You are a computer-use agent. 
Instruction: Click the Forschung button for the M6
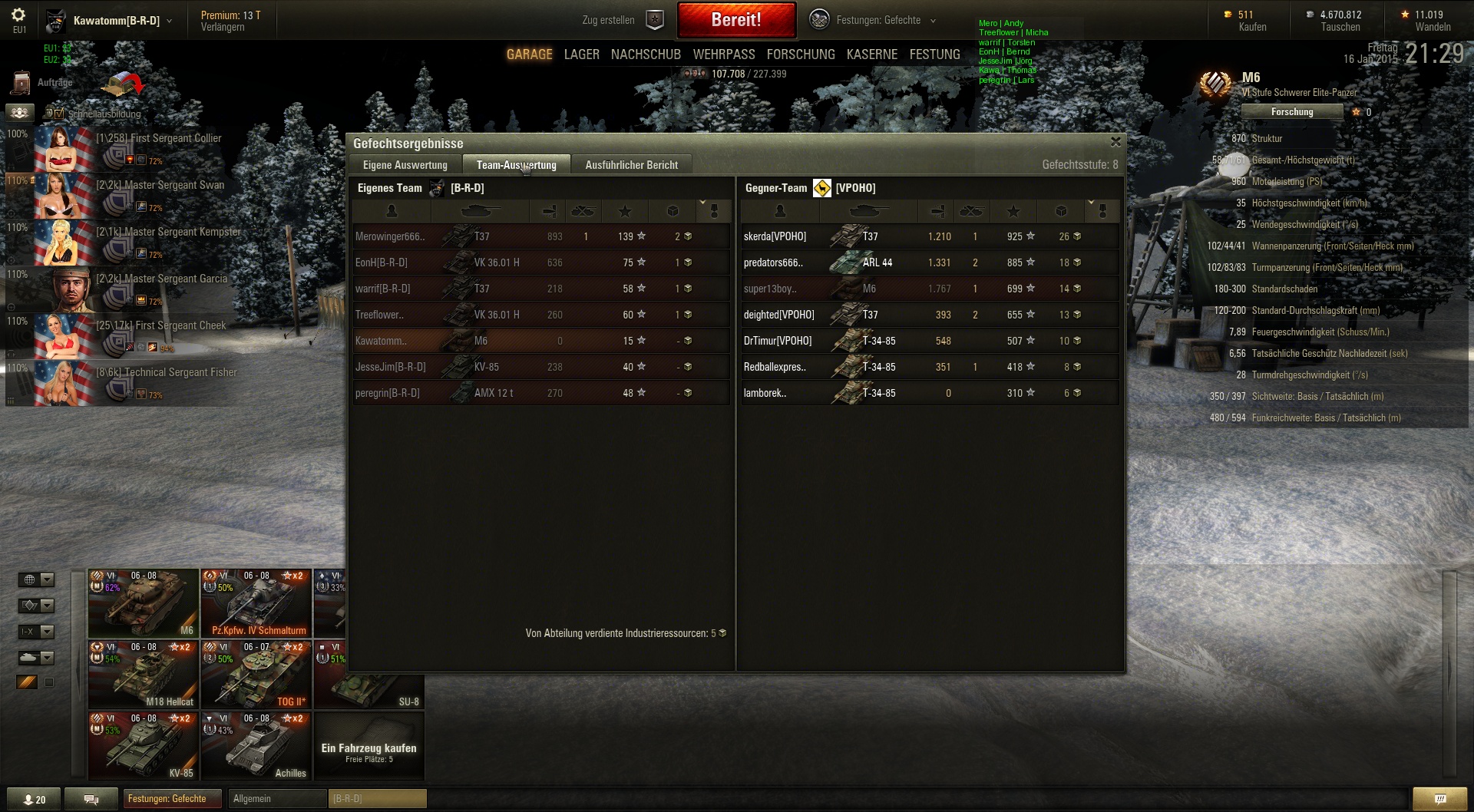(x=1292, y=112)
